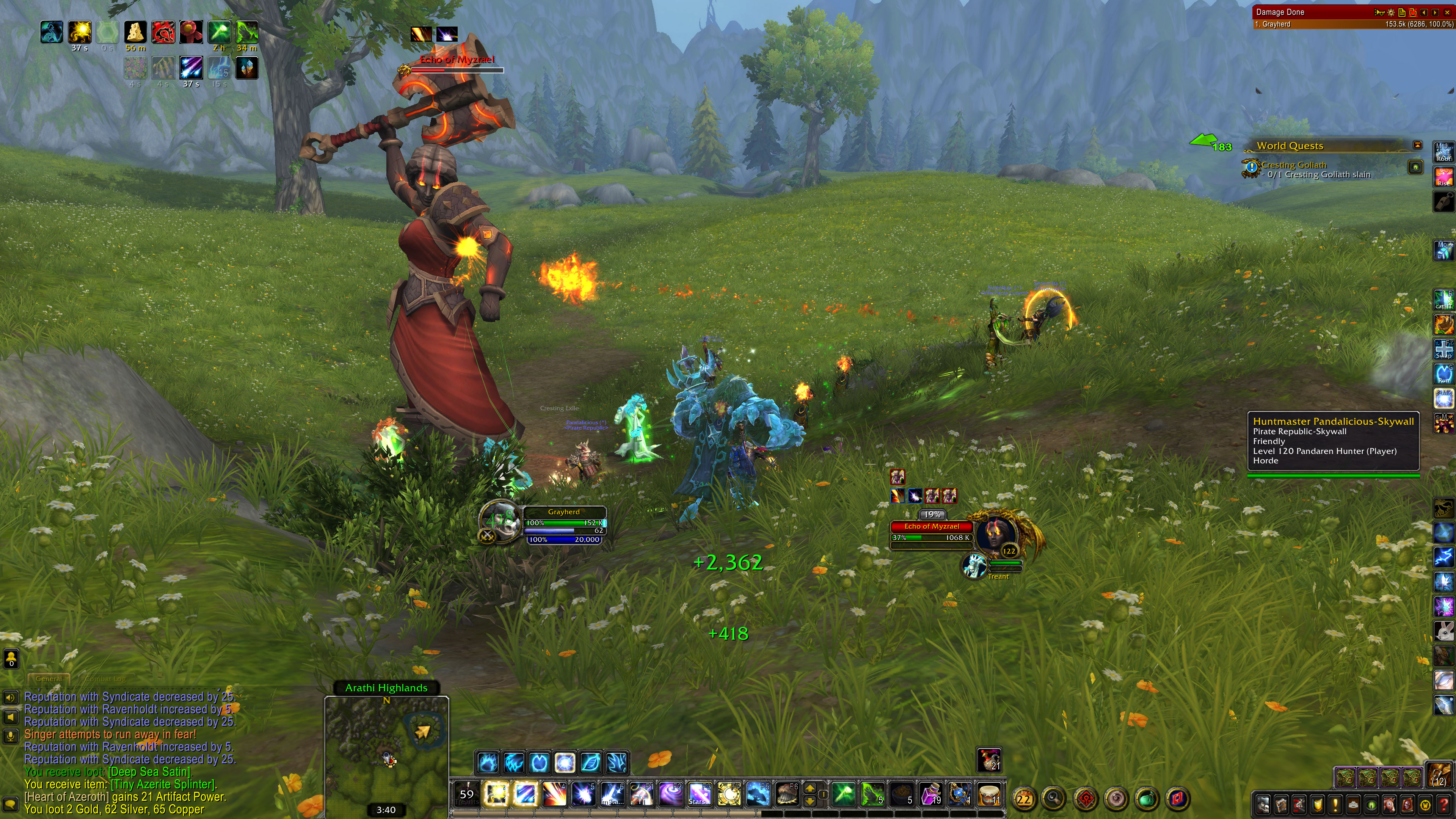Shift into Bear Form paw stance

(487, 763)
